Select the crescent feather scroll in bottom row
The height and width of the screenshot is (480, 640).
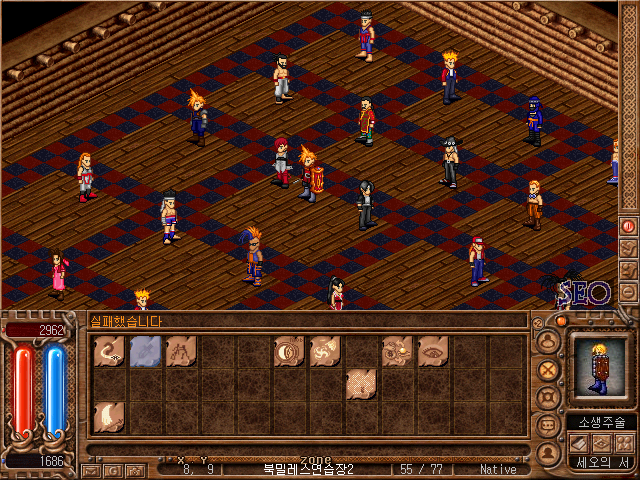(x=109, y=417)
